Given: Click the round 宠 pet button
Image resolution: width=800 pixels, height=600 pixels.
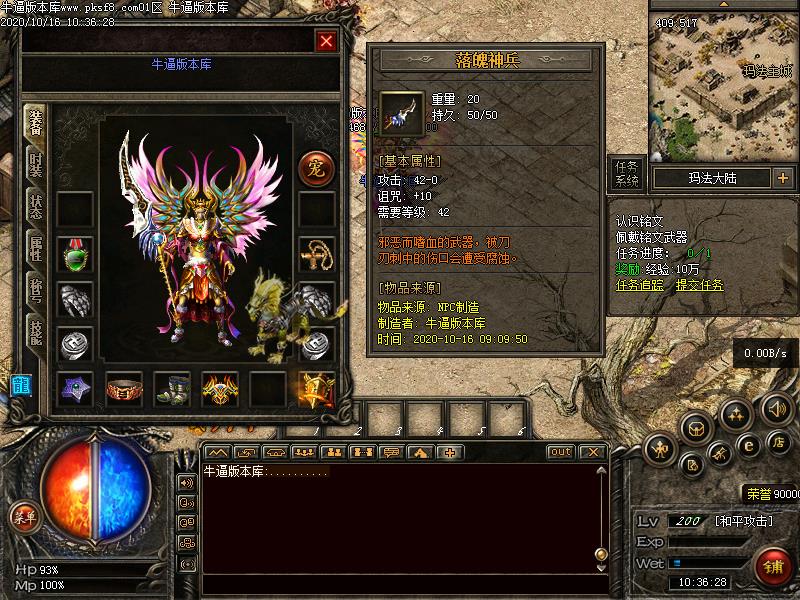Looking at the screenshot, I should coord(316,167).
